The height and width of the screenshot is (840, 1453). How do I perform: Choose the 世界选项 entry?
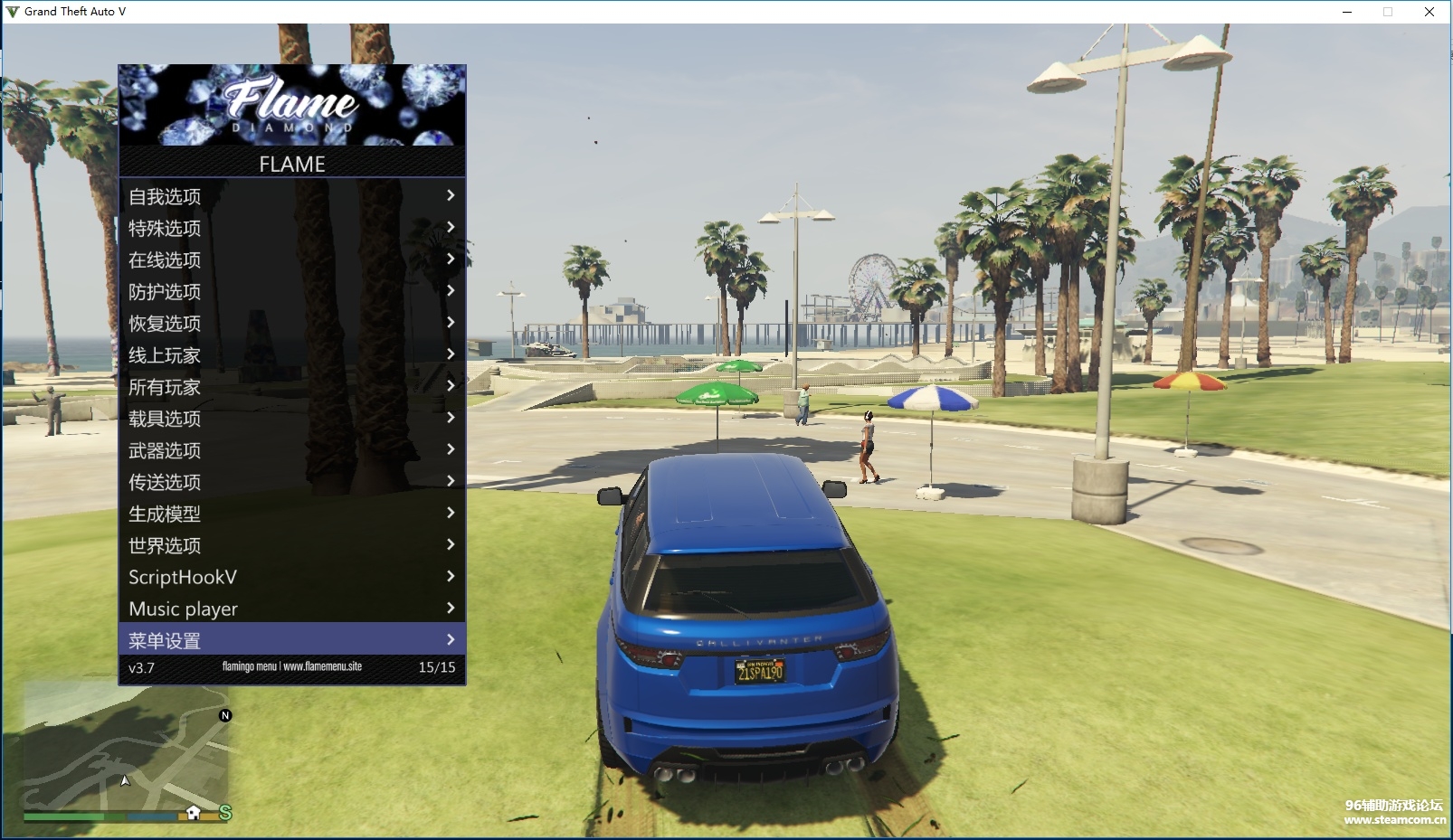(291, 545)
